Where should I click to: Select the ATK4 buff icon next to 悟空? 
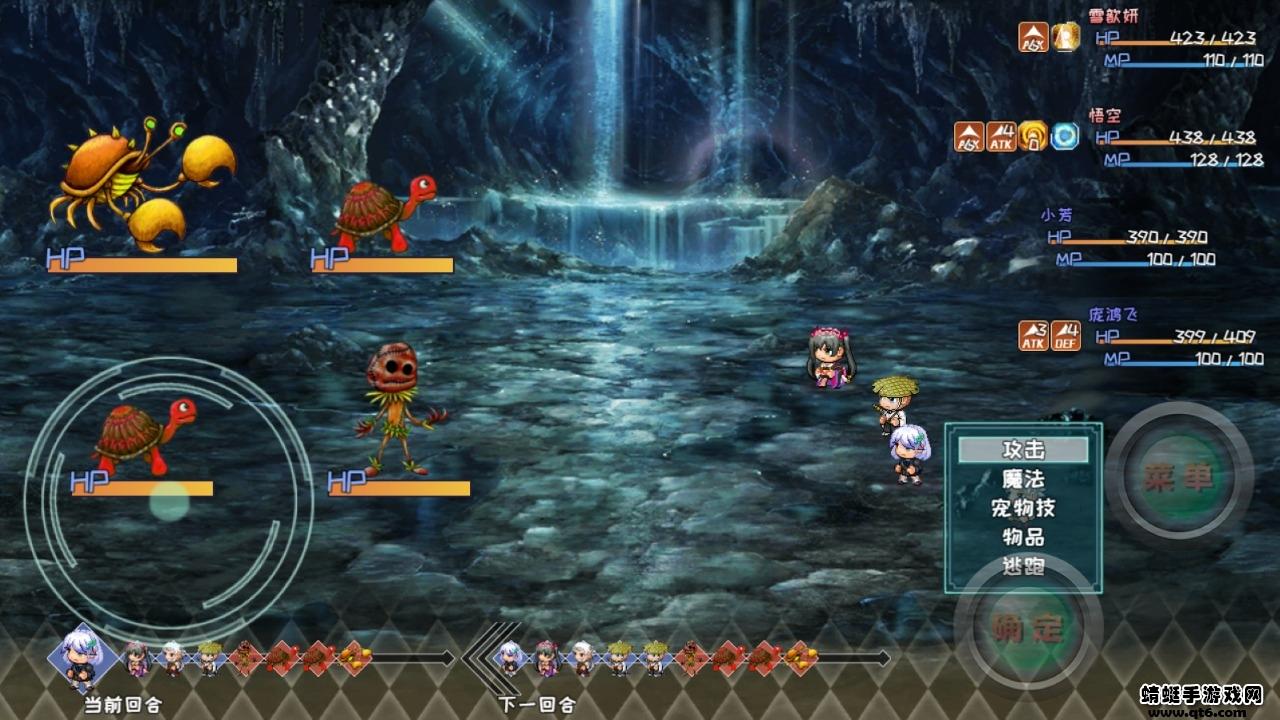pos(1001,135)
